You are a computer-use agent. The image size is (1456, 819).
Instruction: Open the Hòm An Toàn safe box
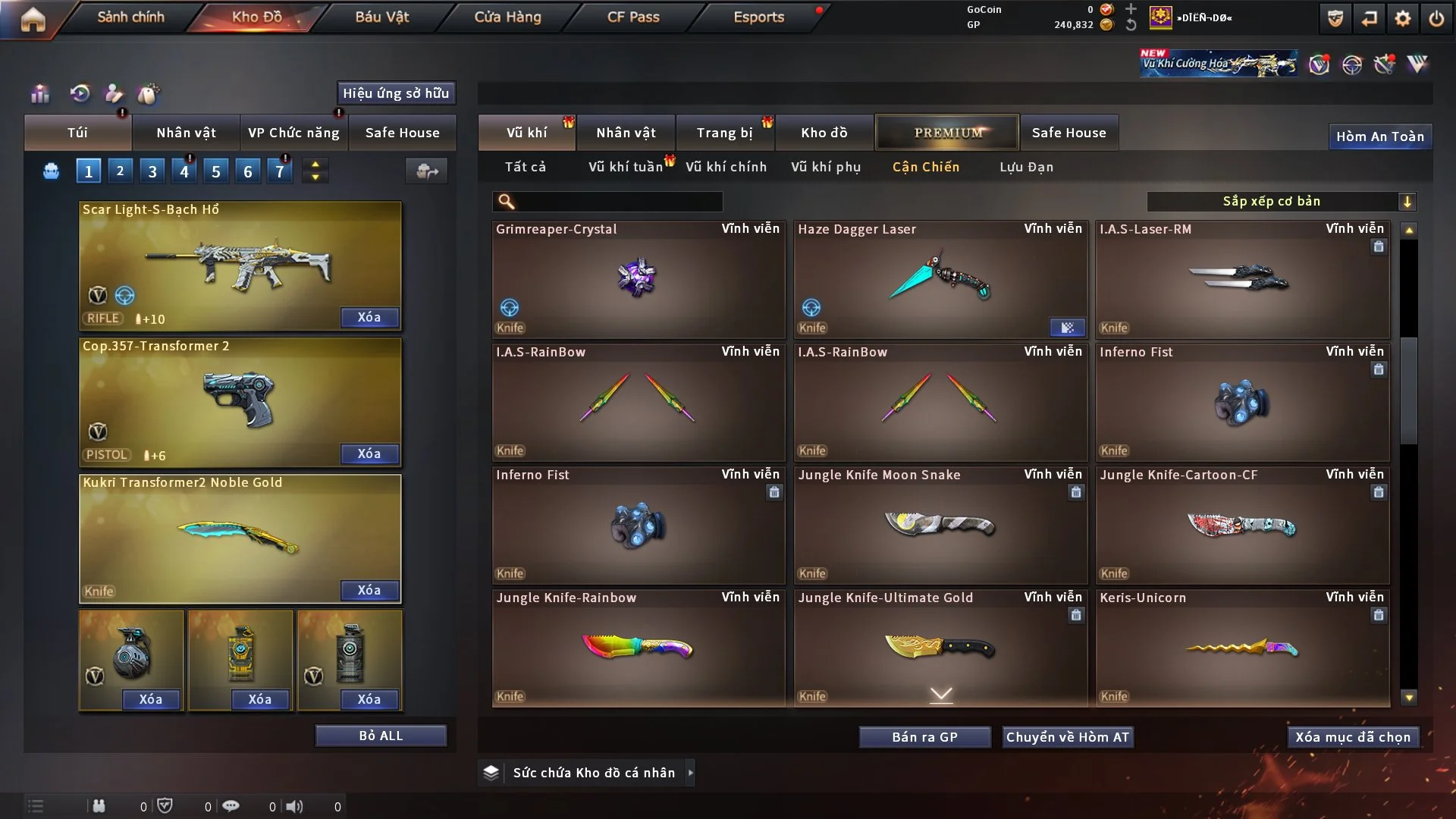pyautogui.click(x=1379, y=136)
